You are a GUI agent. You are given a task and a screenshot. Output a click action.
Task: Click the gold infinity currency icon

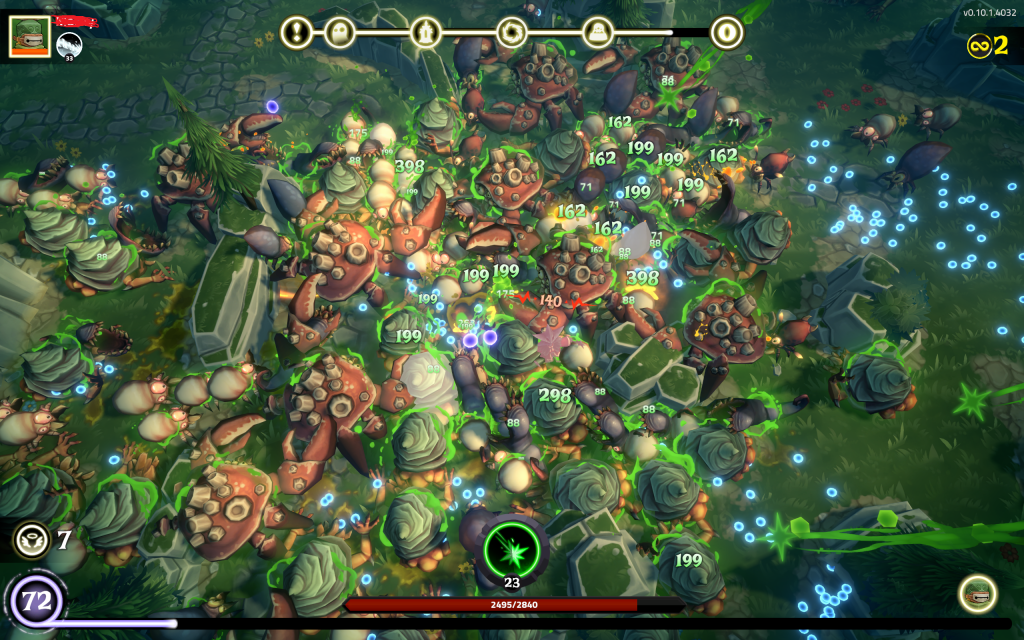click(978, 45)
